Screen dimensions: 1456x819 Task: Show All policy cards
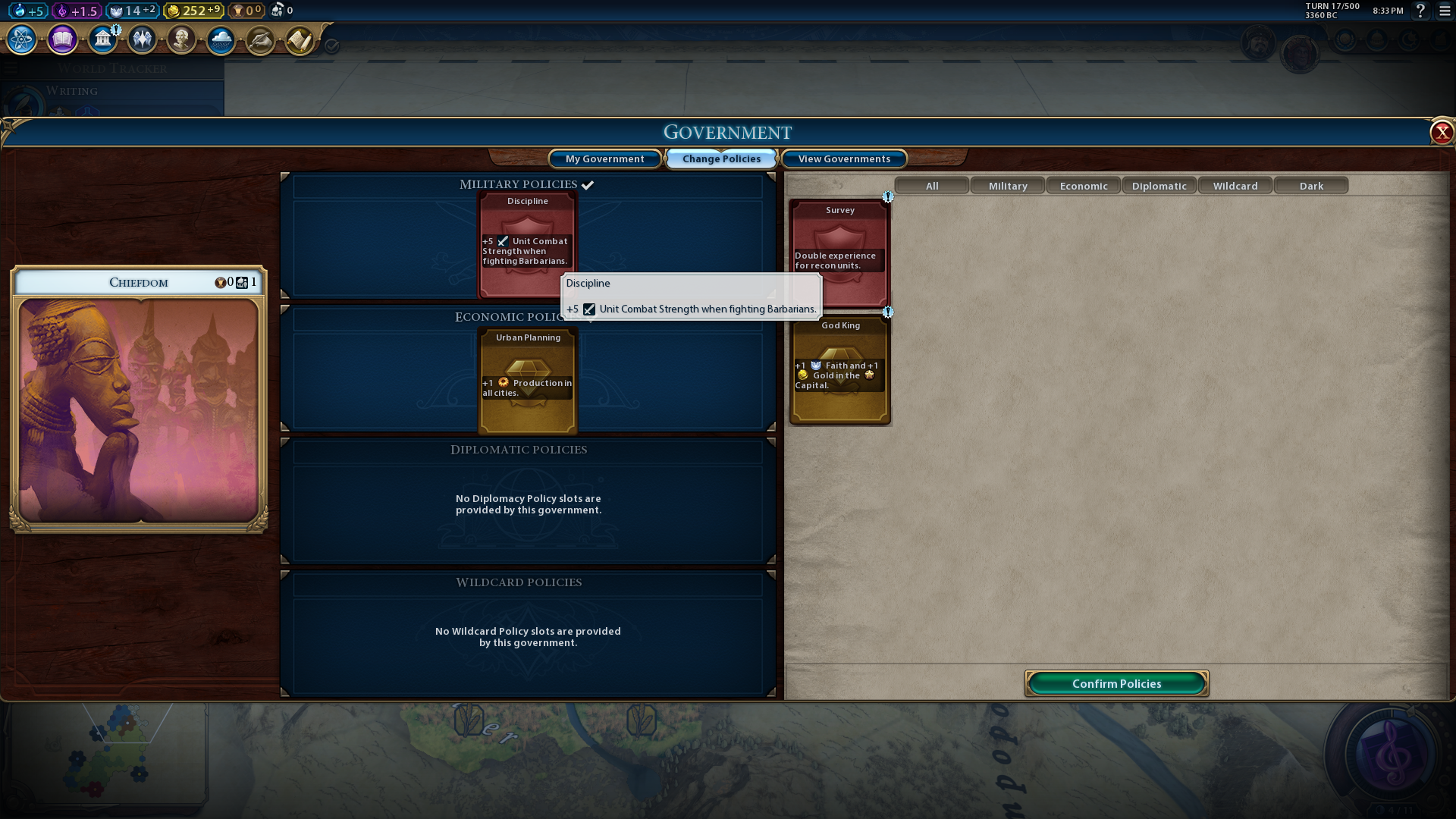(932, 186)
